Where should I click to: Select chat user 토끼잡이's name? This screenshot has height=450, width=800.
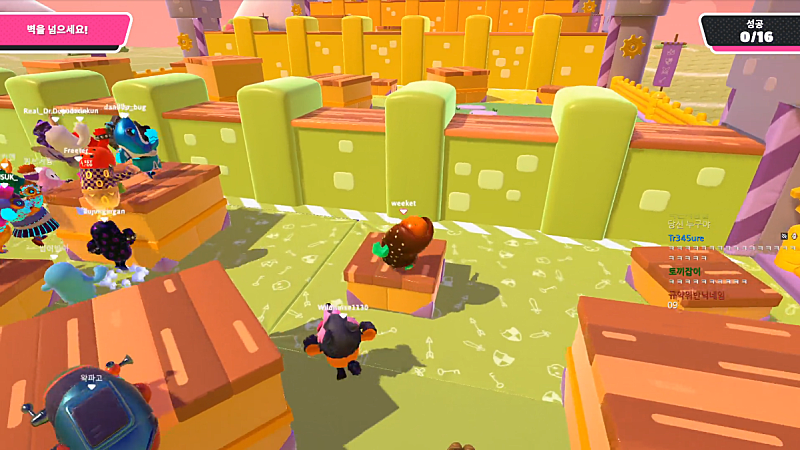click(x=684, y=271)
